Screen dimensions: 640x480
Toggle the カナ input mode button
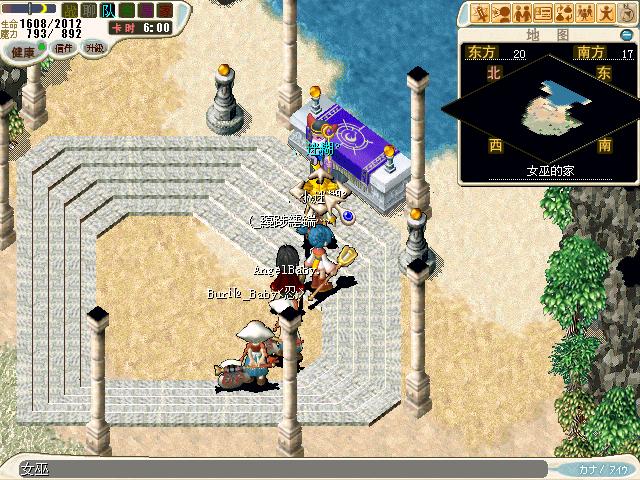coord(600,468)
